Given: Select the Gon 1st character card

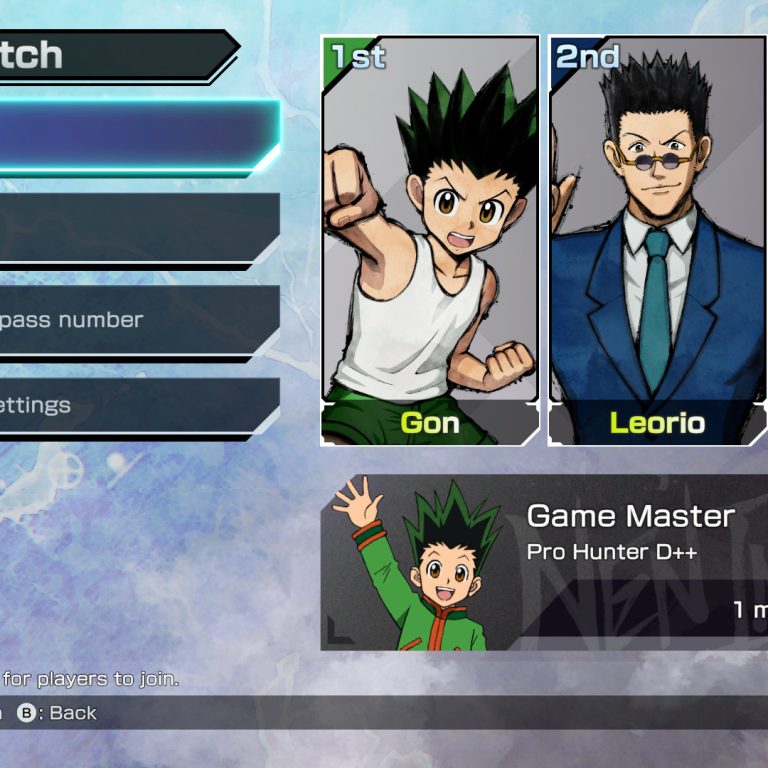Looking at the screenshot, I should click(430, 240).
